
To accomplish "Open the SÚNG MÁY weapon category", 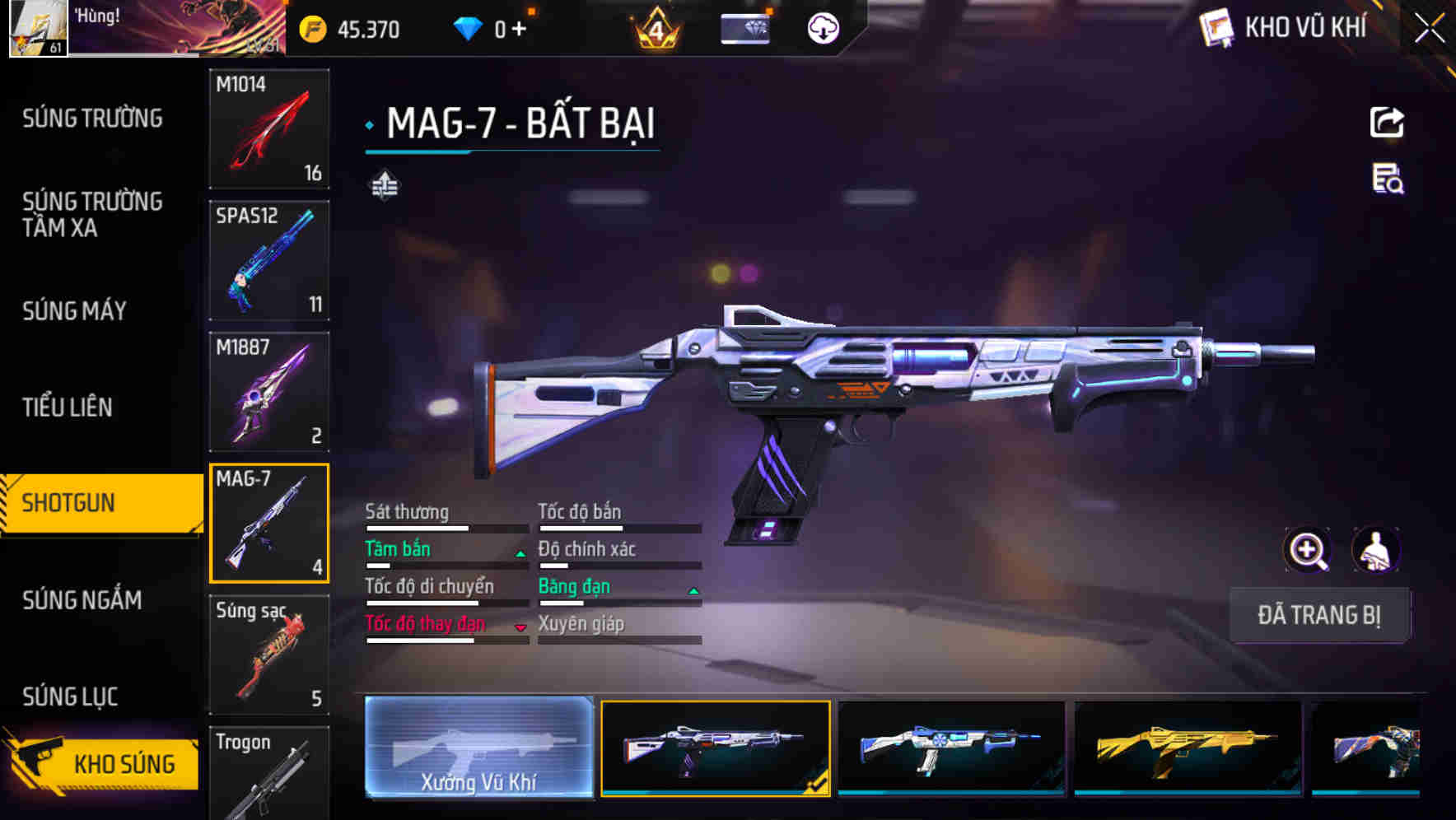I will click(74, 311).
